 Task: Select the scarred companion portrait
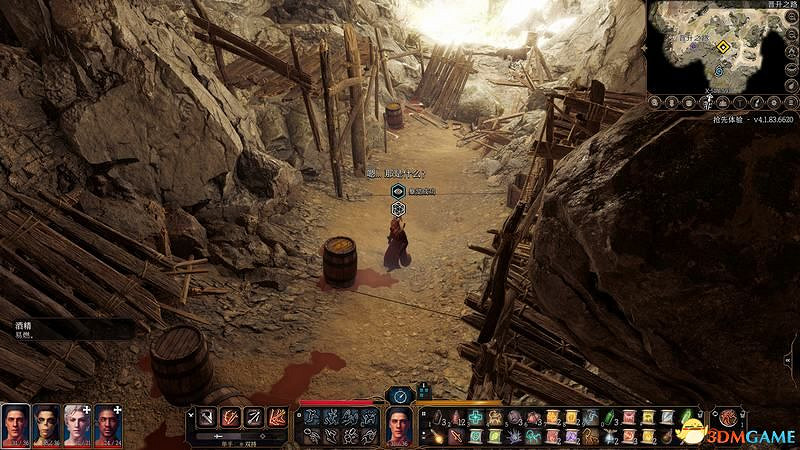click(46, 423)
